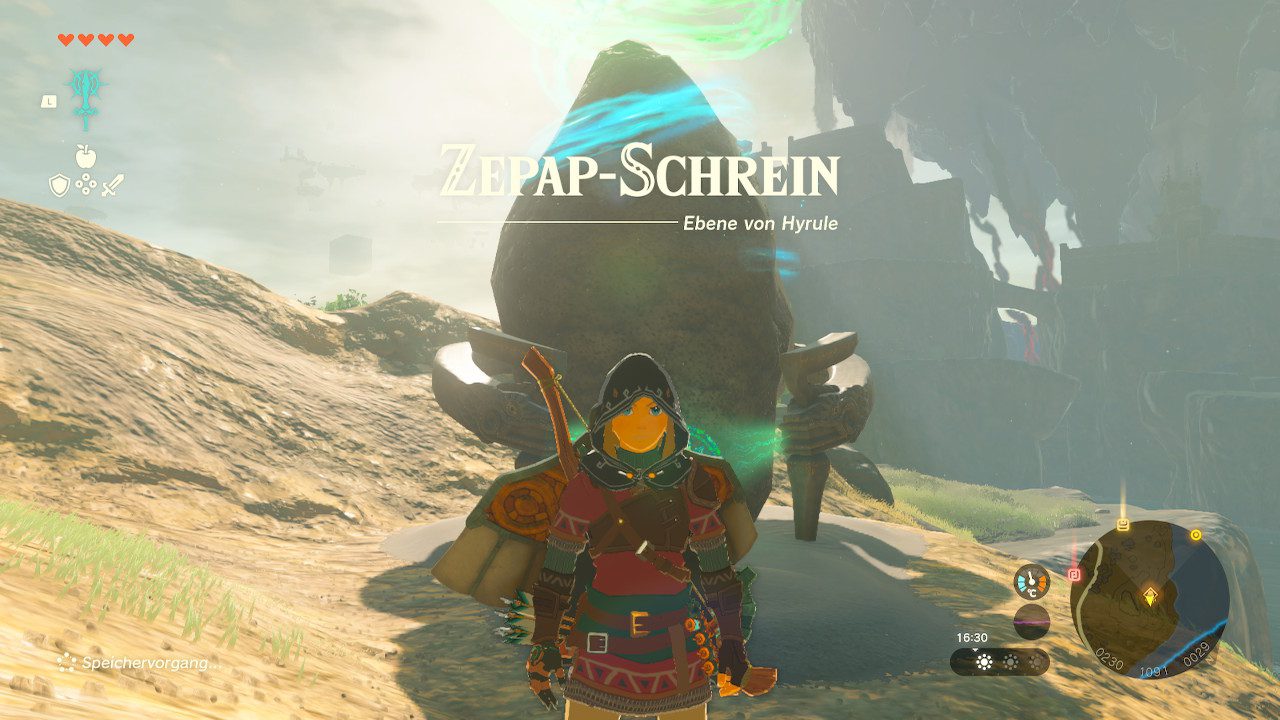Click the four-circle buff icon beside the shield
This screenshot has width=1280, height=720.
(86, 183)
